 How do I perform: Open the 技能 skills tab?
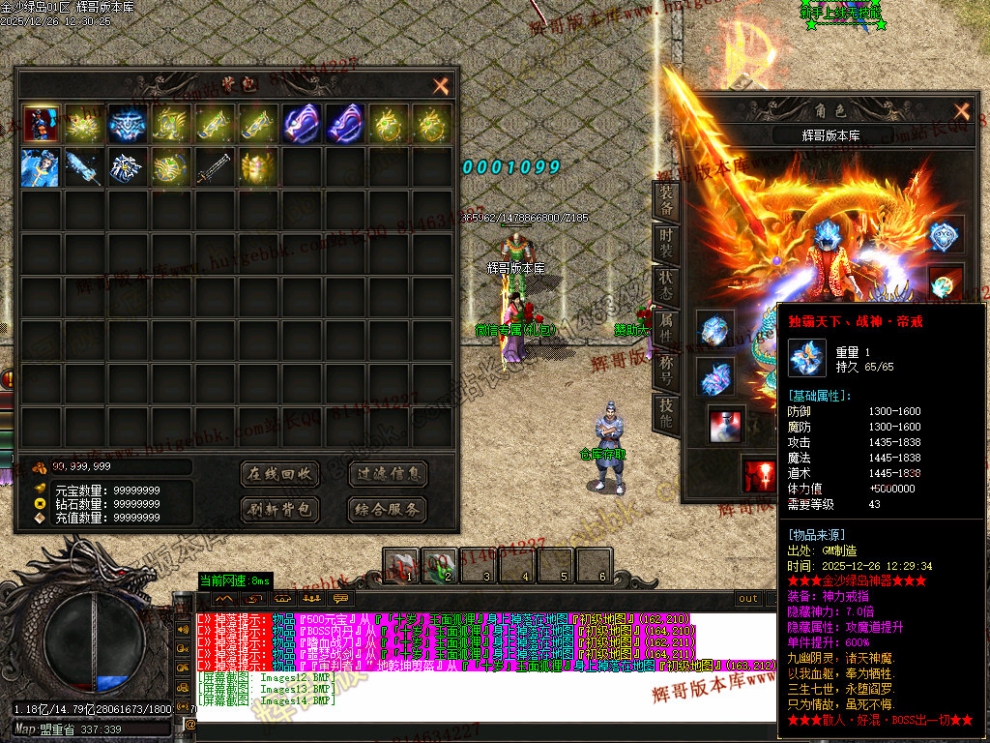tap(666, 412)
